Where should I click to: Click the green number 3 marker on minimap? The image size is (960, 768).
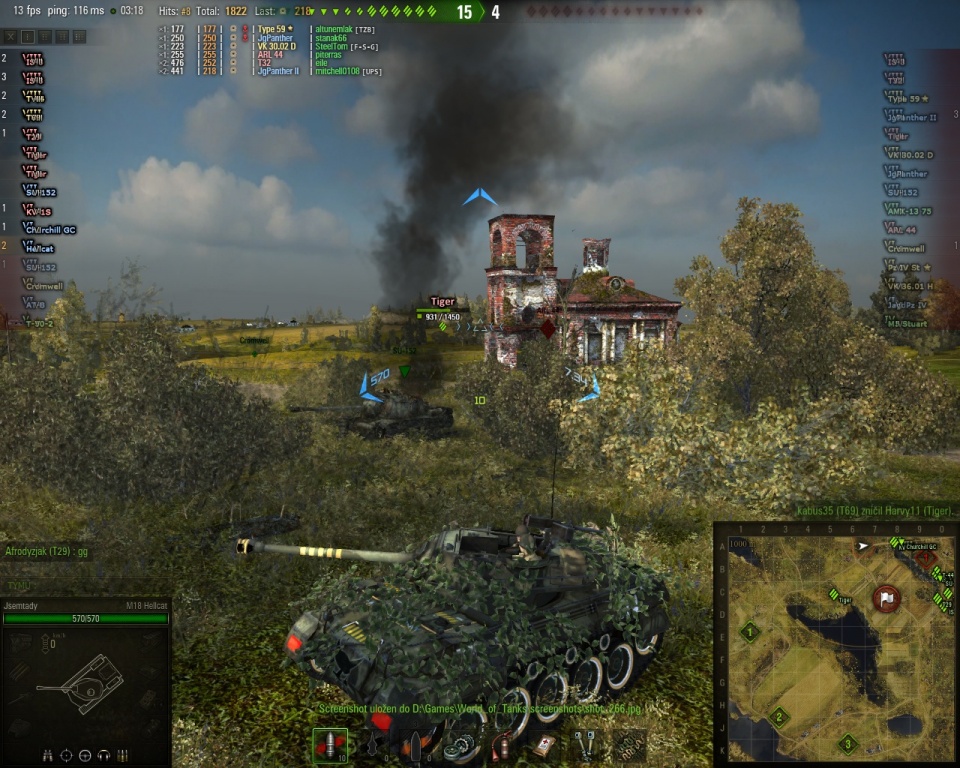(847, 743)
